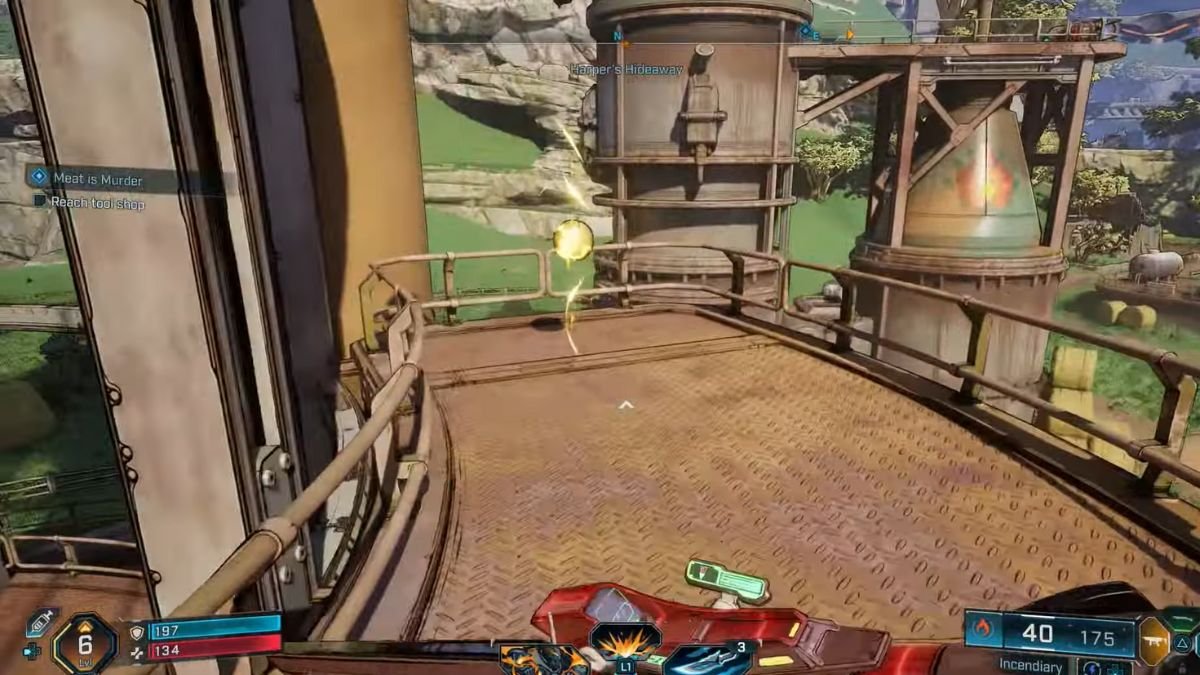Activate the explosion action skill icon
This screenshot has height=675, width=1200.
click(625, 637)
